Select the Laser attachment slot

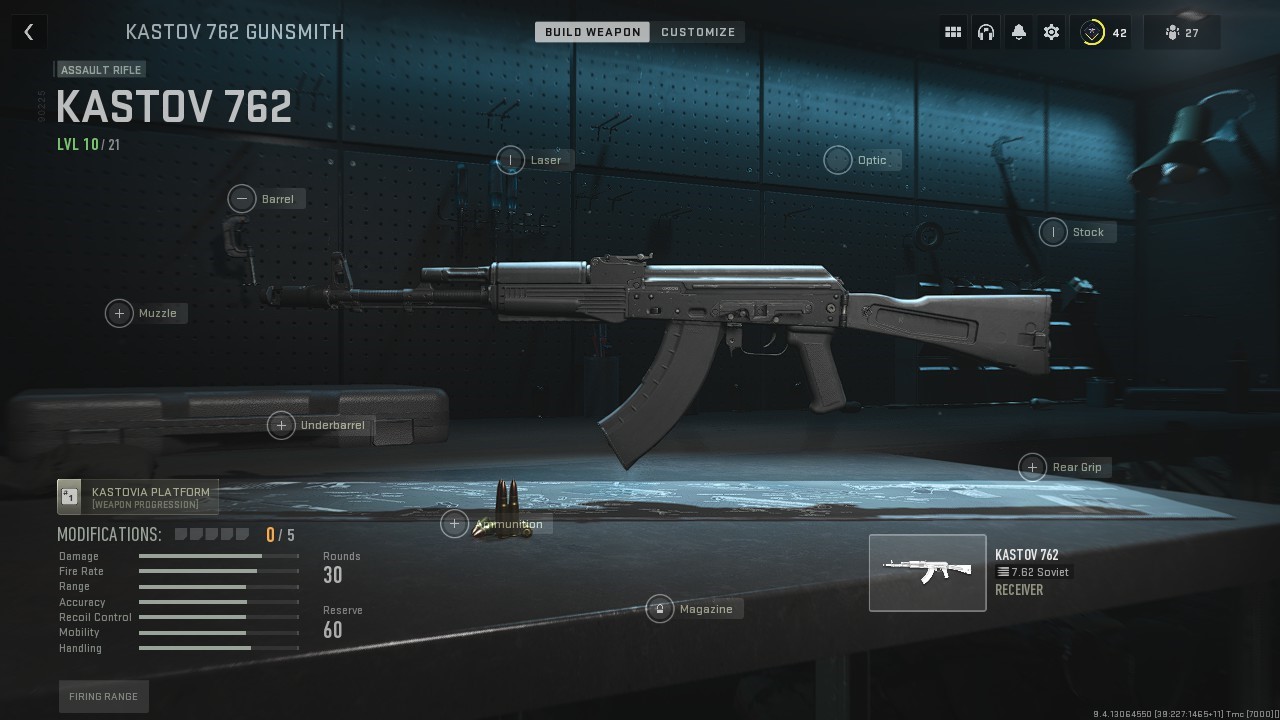[x=511, y=160]
